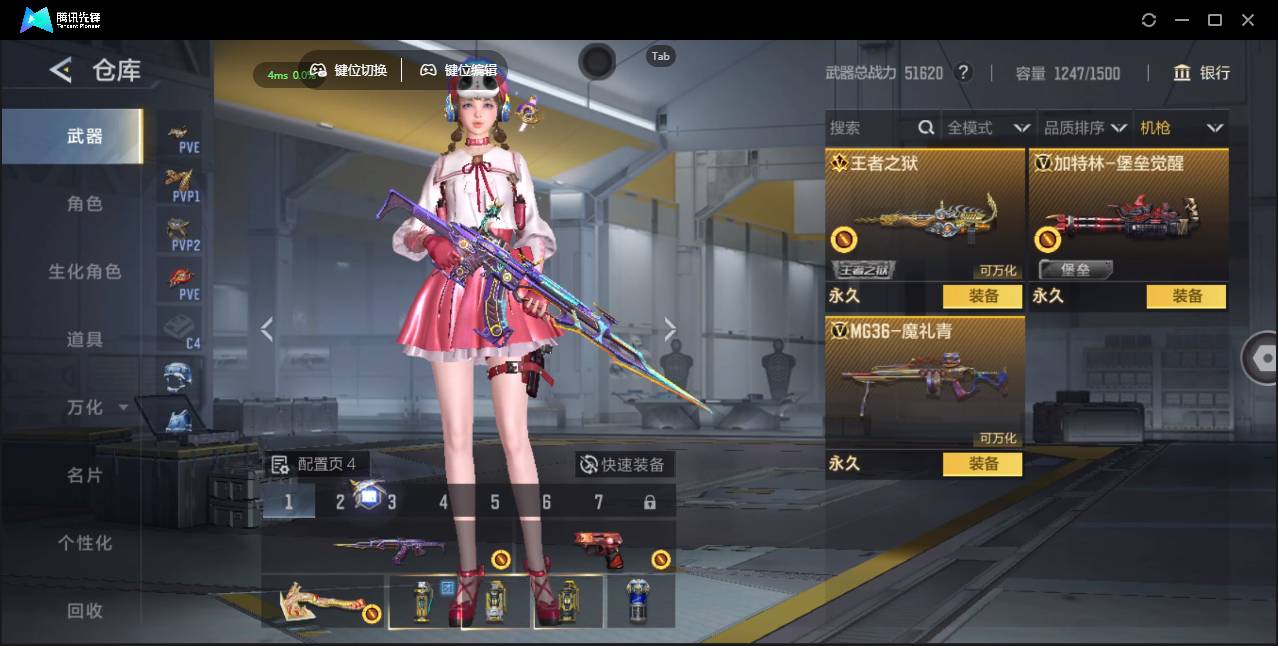Open the 生化角色 category
1278x646 pixels.
tap(85, 272)
